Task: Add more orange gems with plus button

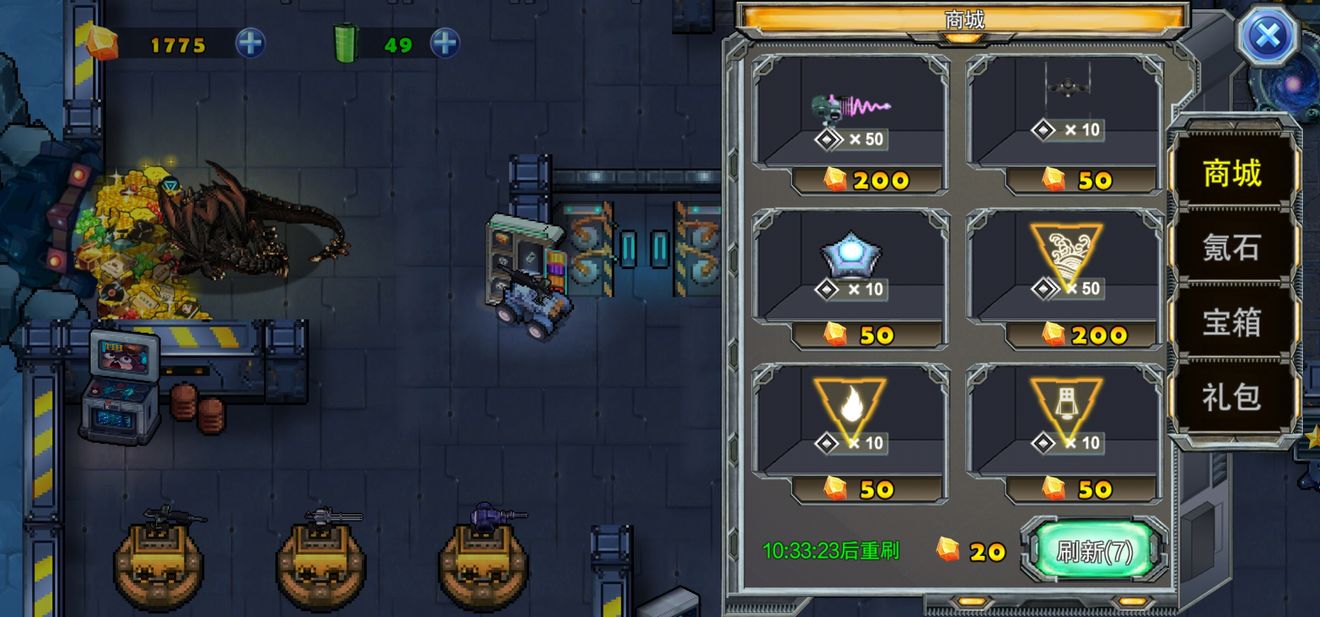Action: [x=250, y=43]
